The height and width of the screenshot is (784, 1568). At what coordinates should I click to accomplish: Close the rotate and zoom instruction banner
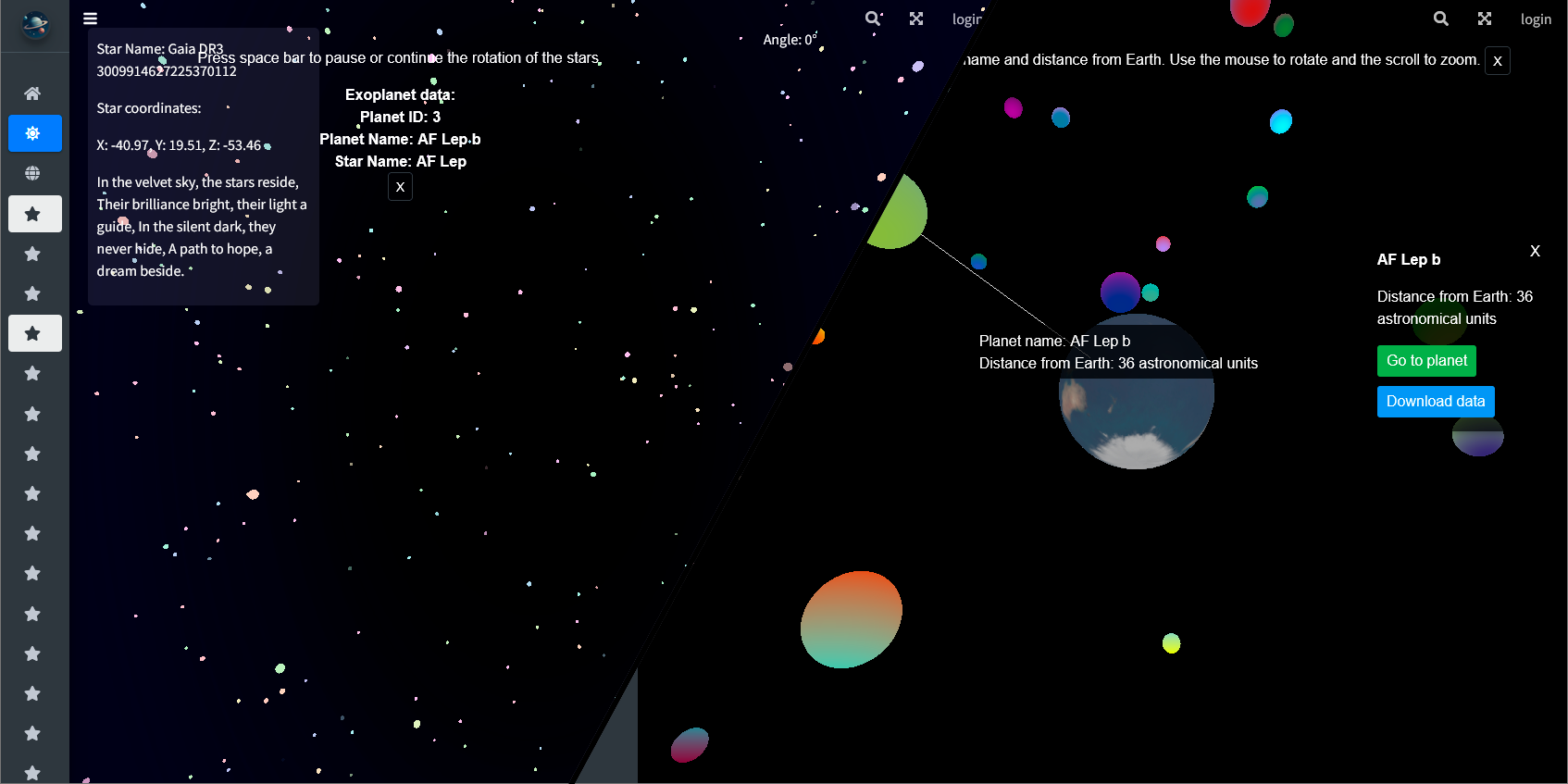pyautogui.click(x=1497, y=61)
